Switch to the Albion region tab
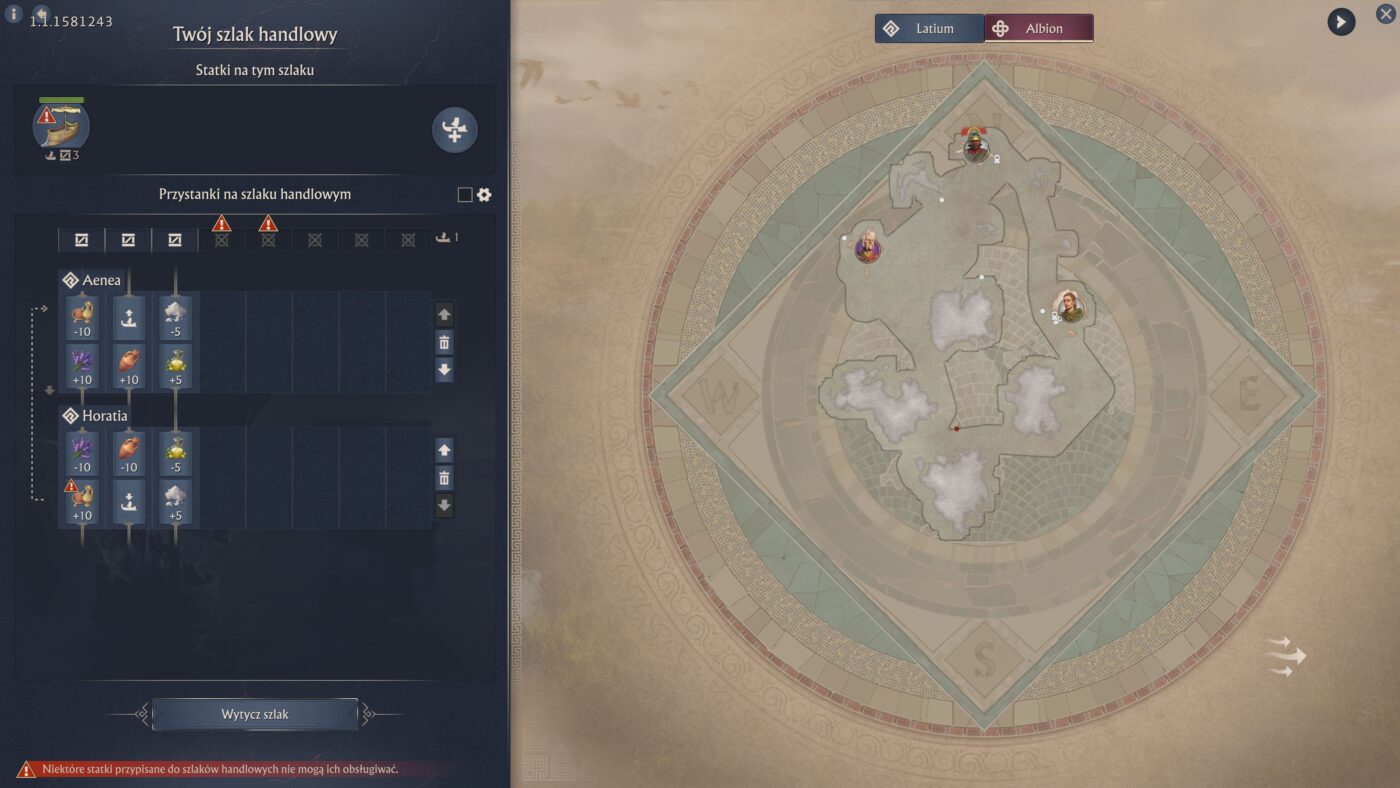Image resolution: width=1400 pixels, height=788 pixels. [x=1039, y=28]
